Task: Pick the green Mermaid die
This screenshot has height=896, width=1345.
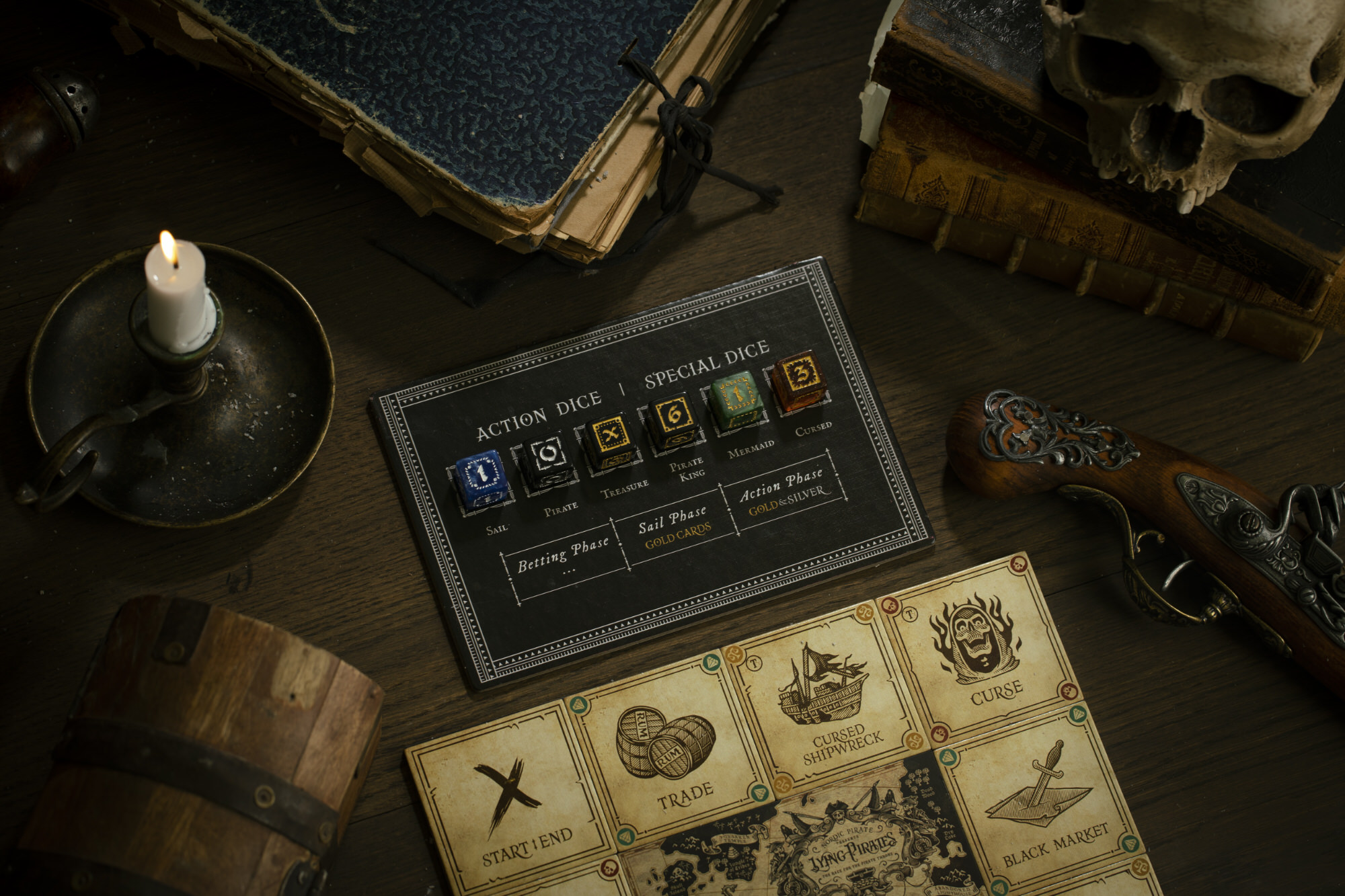Action: pyautogui.click(x=737, y=398)
